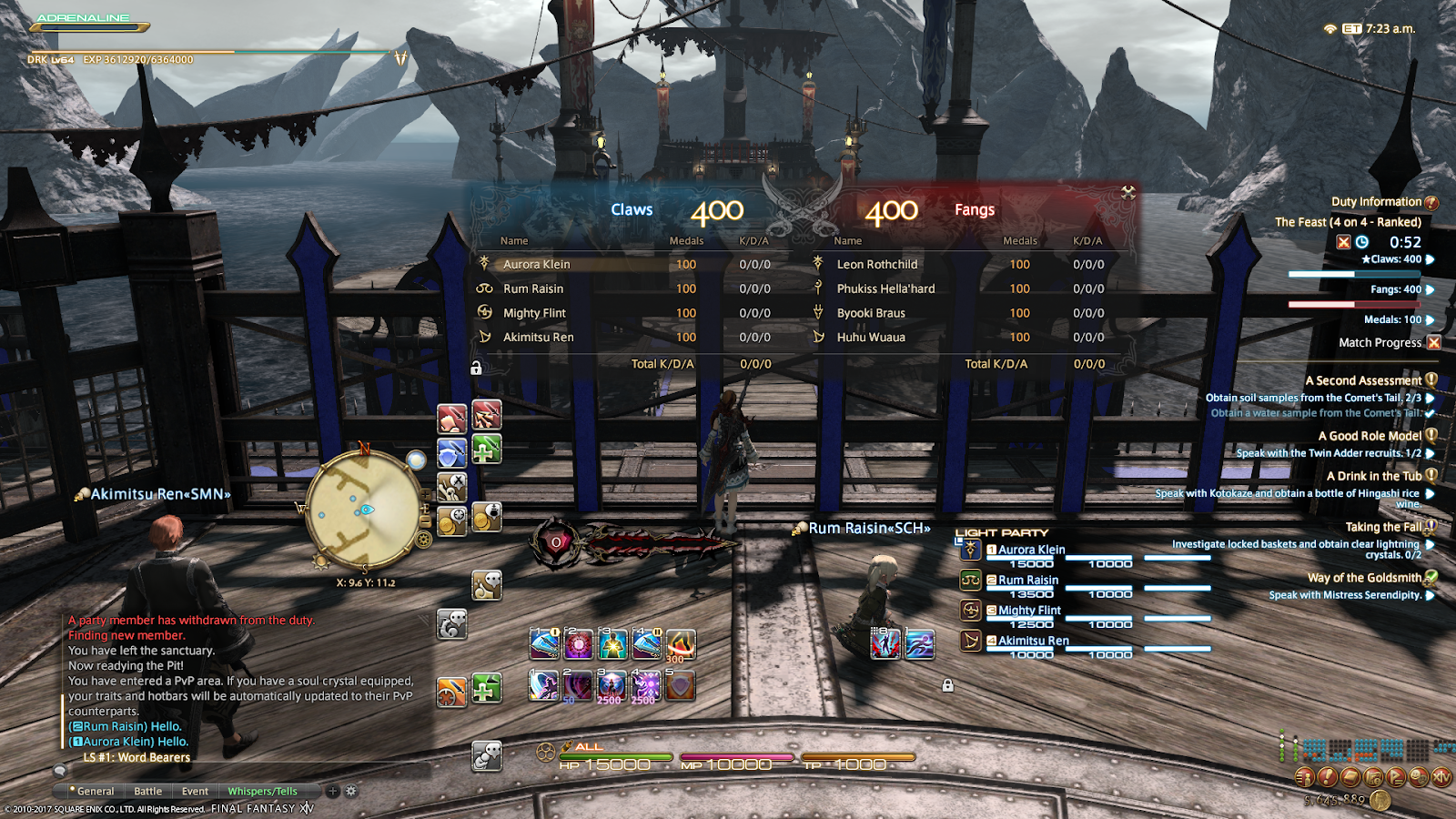The image size is (1456, 819).
Task: Select Leon Rothchild in the Fangs list
Action: click(877, 265)
